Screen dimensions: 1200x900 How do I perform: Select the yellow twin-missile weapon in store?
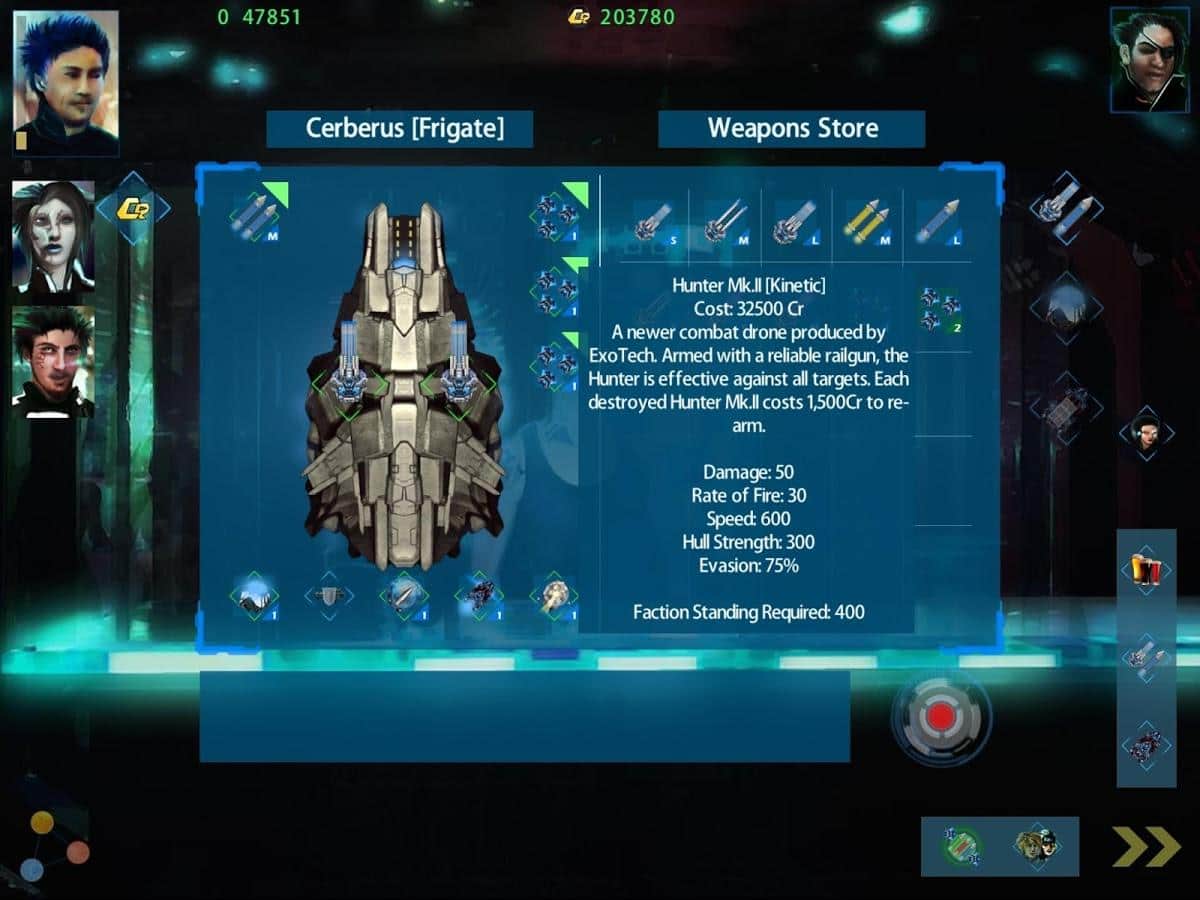pos(865,224)
